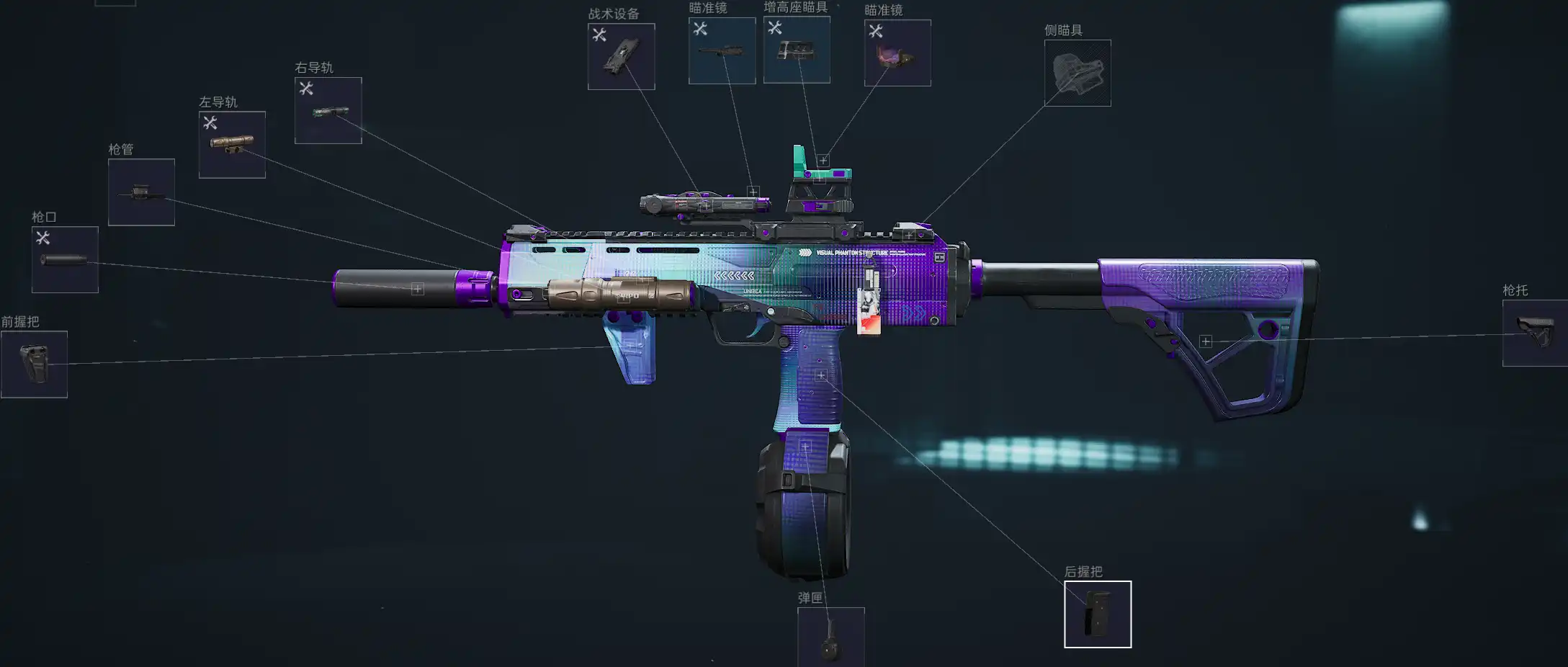The image size is (1568, 667).
Task: Select the 右导轨 right rail slot
Action: [x=328, y=111]
